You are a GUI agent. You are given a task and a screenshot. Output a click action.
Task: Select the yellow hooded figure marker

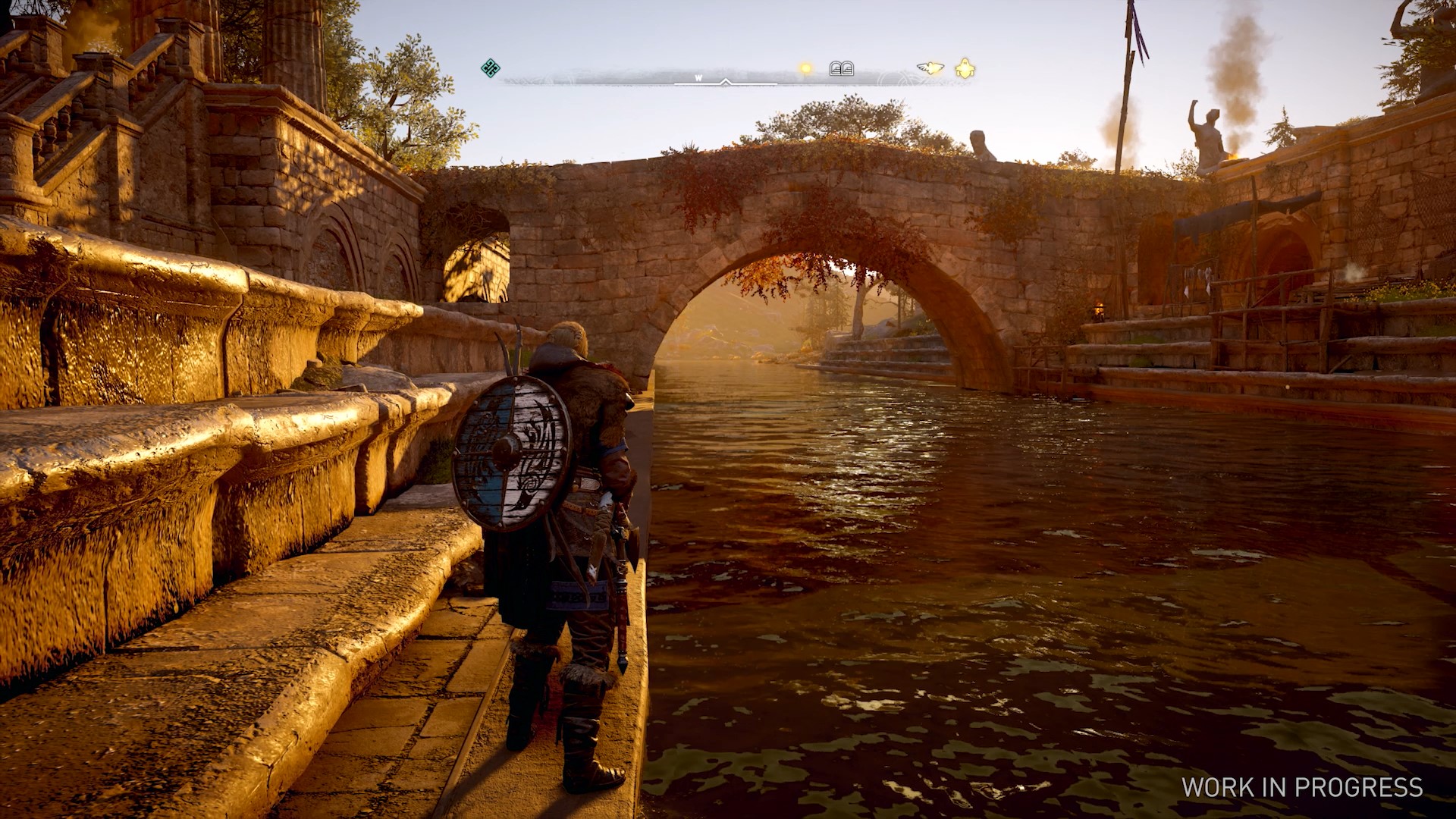[965, 69]
